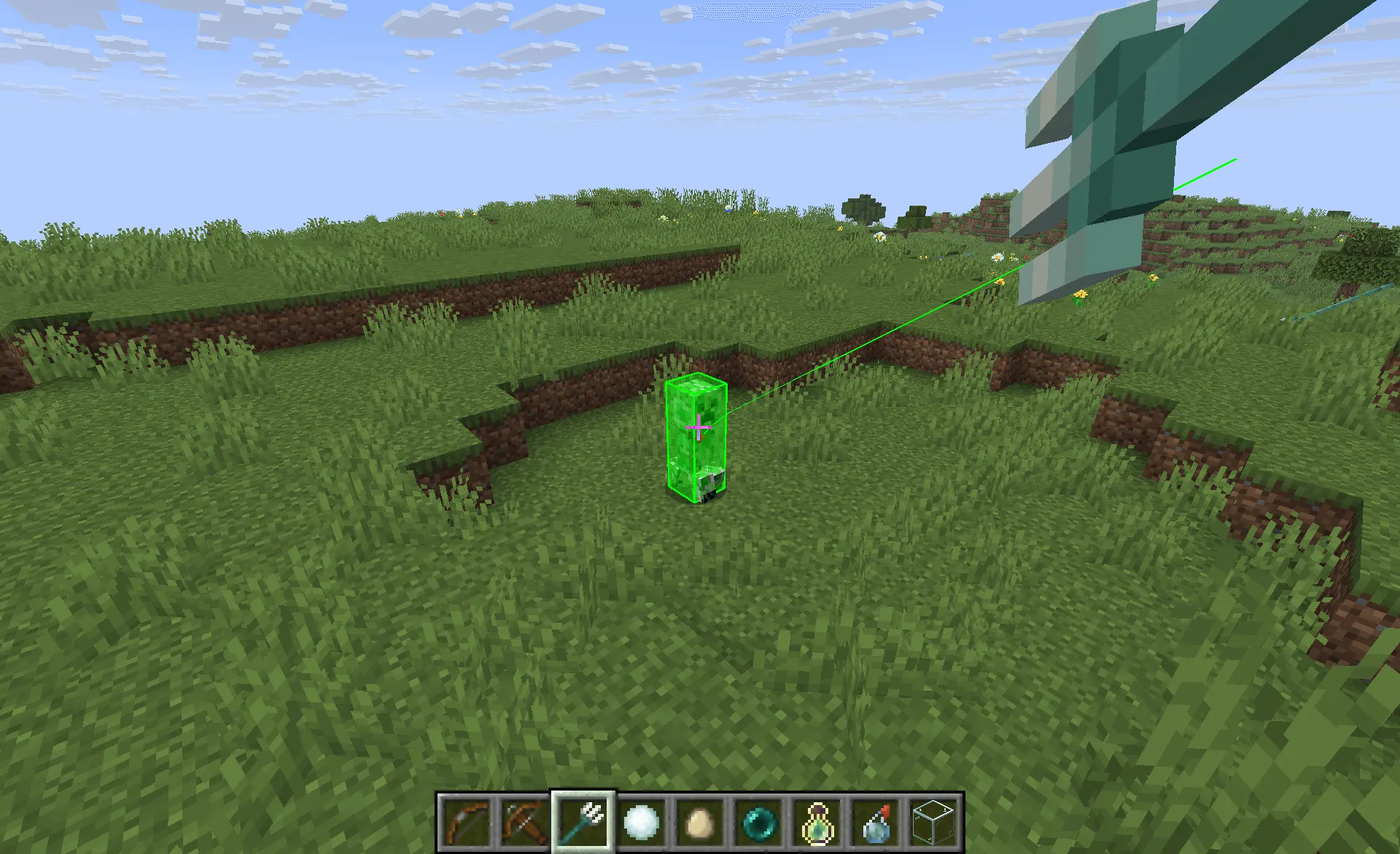Screen dimensions: 1400x854
Task: Click the last hotbar slot frame
Action: [933, 820]
